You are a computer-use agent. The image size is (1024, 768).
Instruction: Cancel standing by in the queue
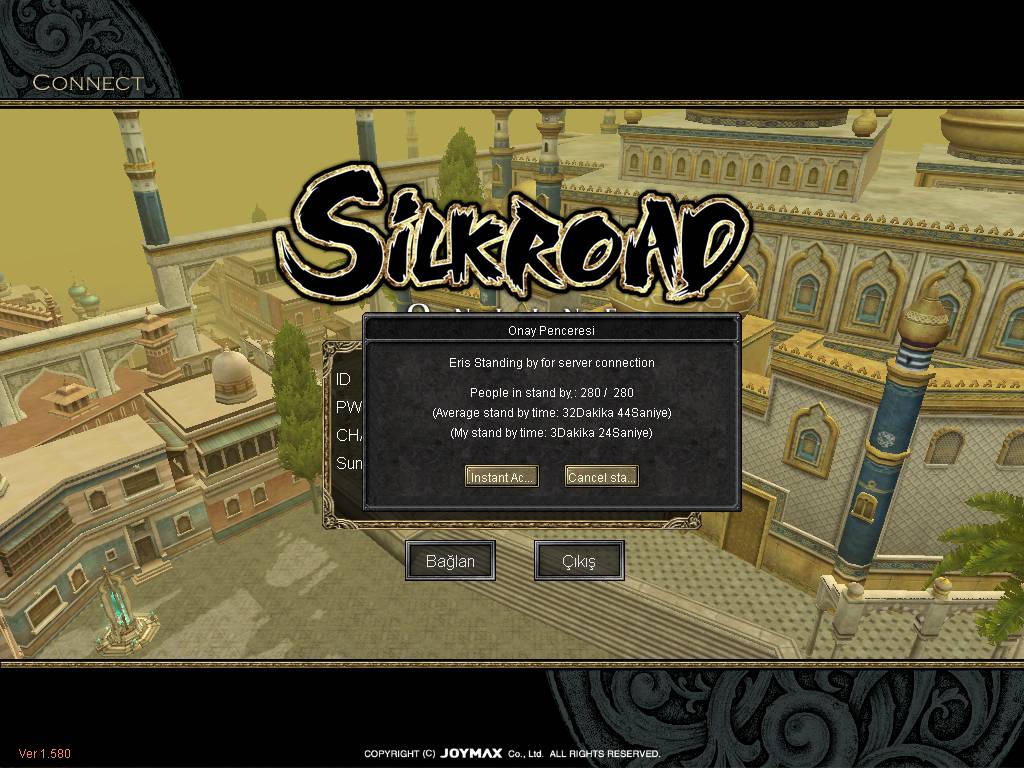(x=601, y=477)
